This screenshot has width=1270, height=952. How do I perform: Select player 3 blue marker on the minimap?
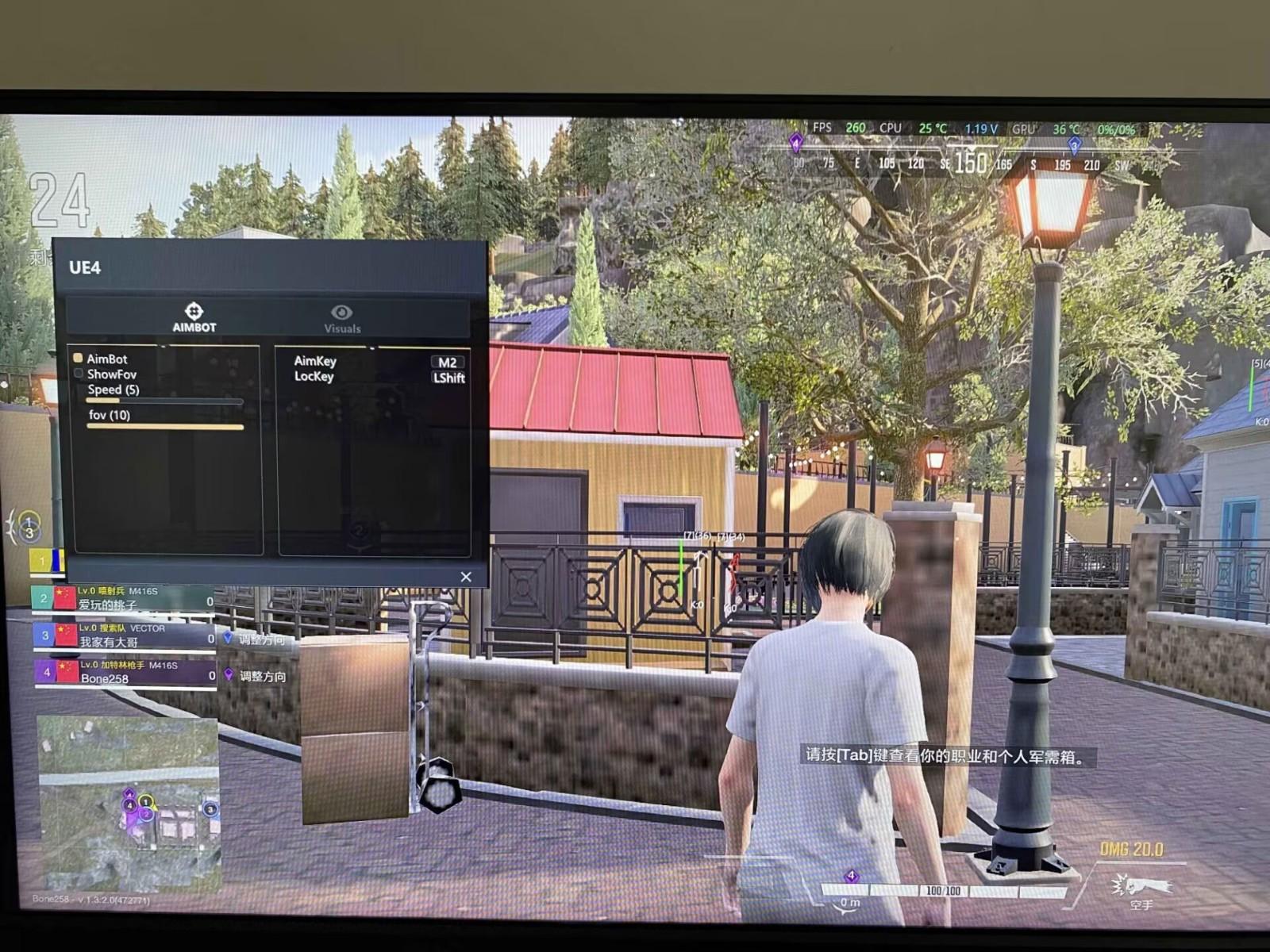click(211, 809)
